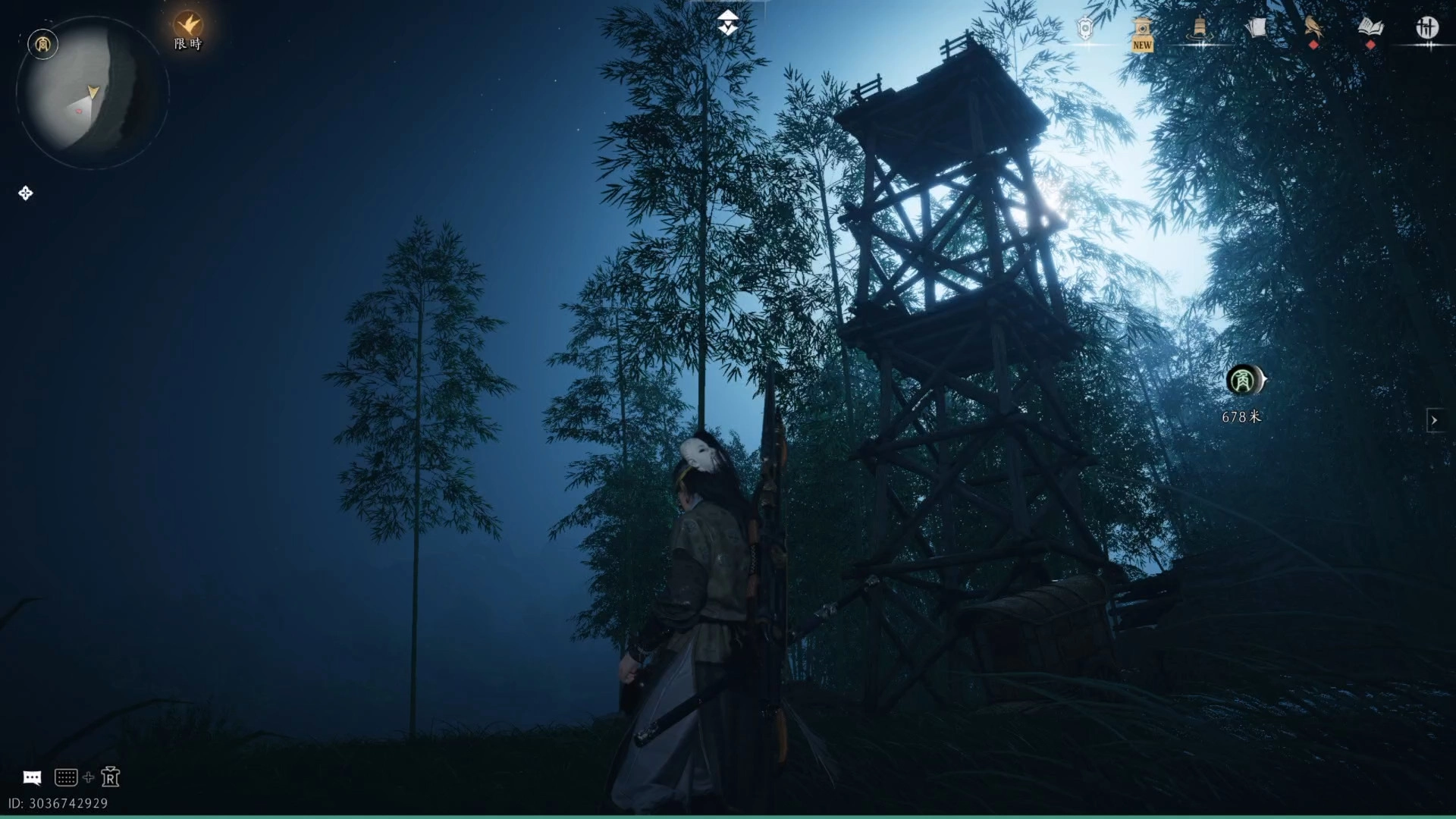
Task: Open the stacked paper sheets icon
Action: pos(1256,29)
